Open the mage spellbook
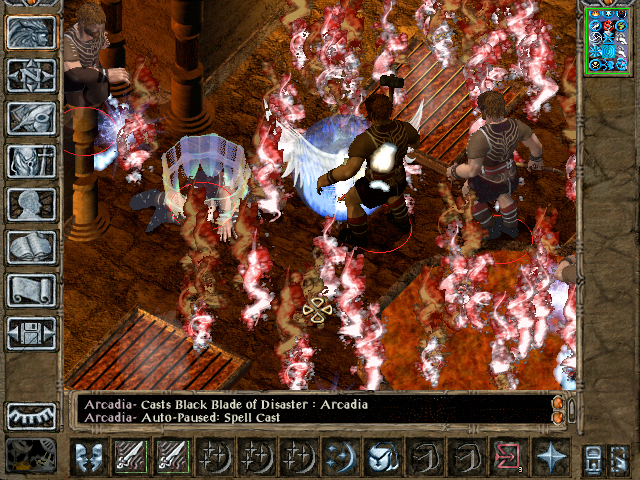Screen dimensions: 640x480 click(31, 247)
